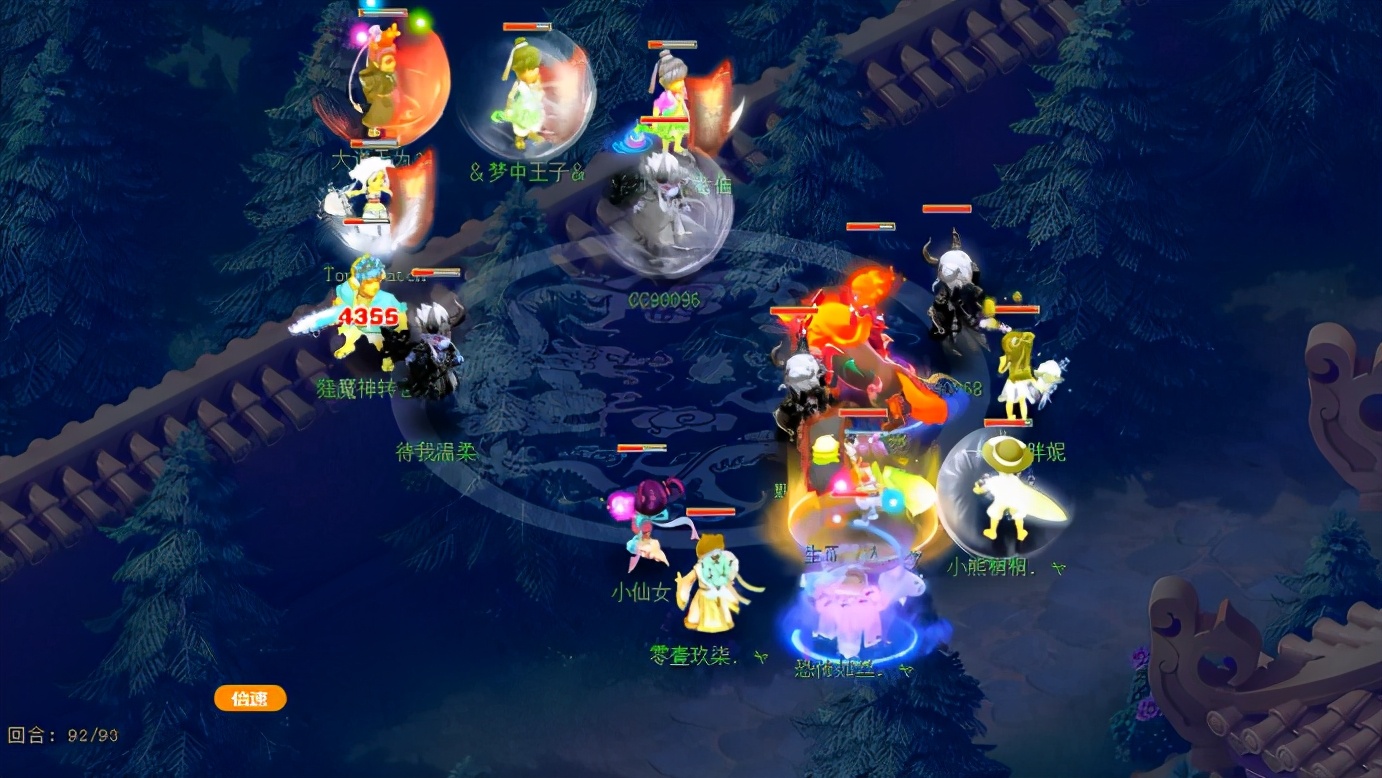Image resolution: width=1382 pixels, height=778 pixels.
Task: Click the pet unit 小熊佝粡
Action: (x=1005, y=500)
